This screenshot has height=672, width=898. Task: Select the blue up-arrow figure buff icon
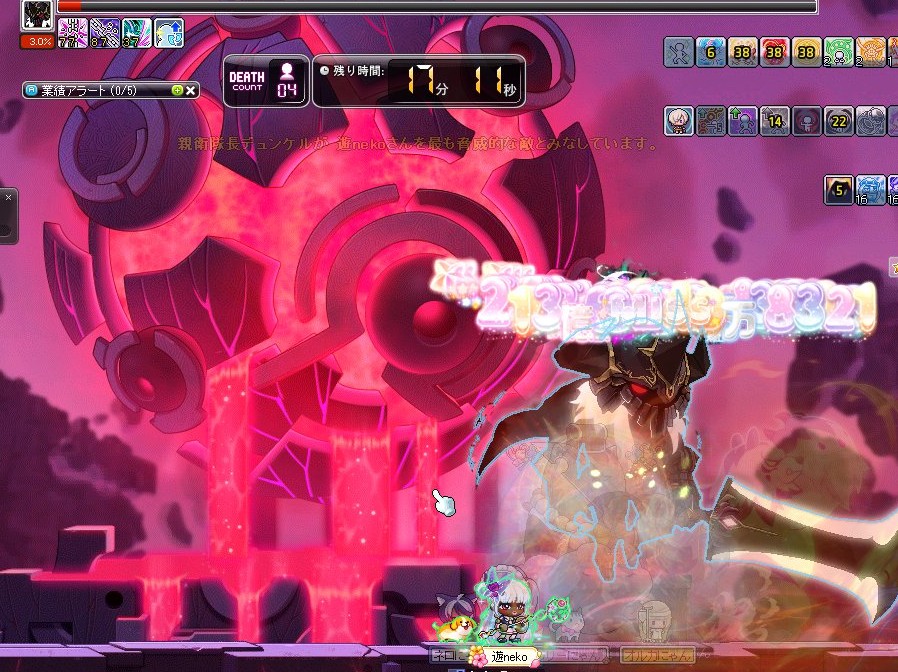click(x=169, y=33)
